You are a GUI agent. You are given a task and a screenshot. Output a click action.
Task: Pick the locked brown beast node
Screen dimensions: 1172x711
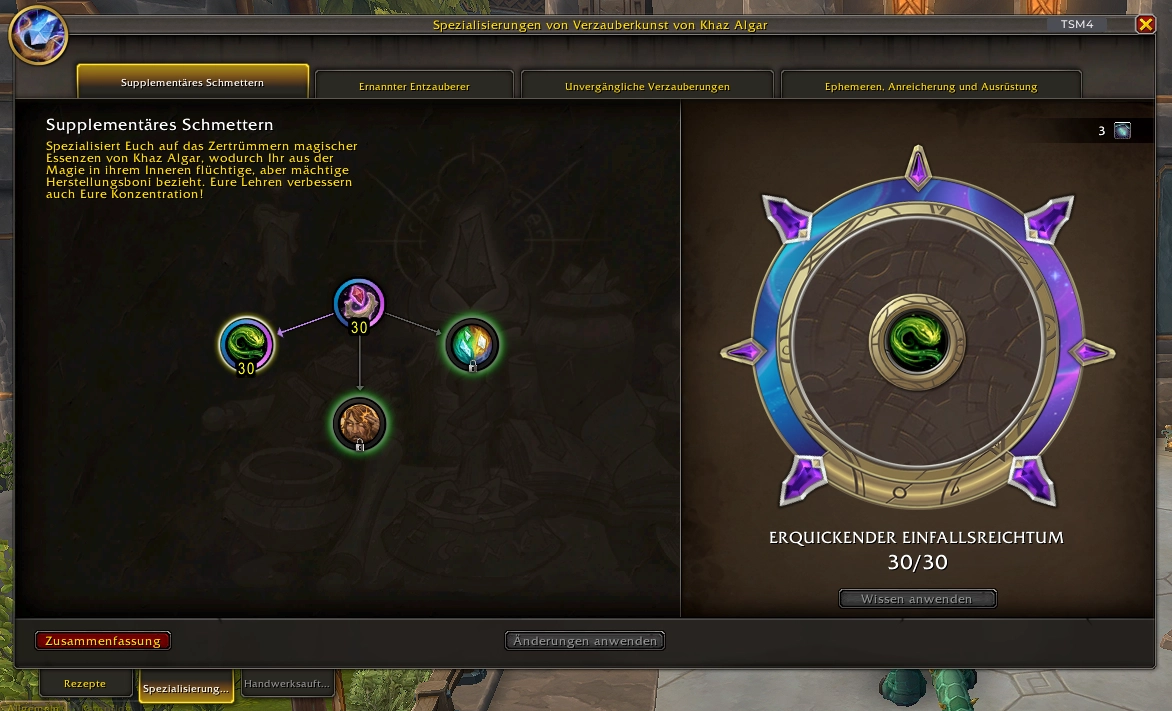tap(359, 424)
